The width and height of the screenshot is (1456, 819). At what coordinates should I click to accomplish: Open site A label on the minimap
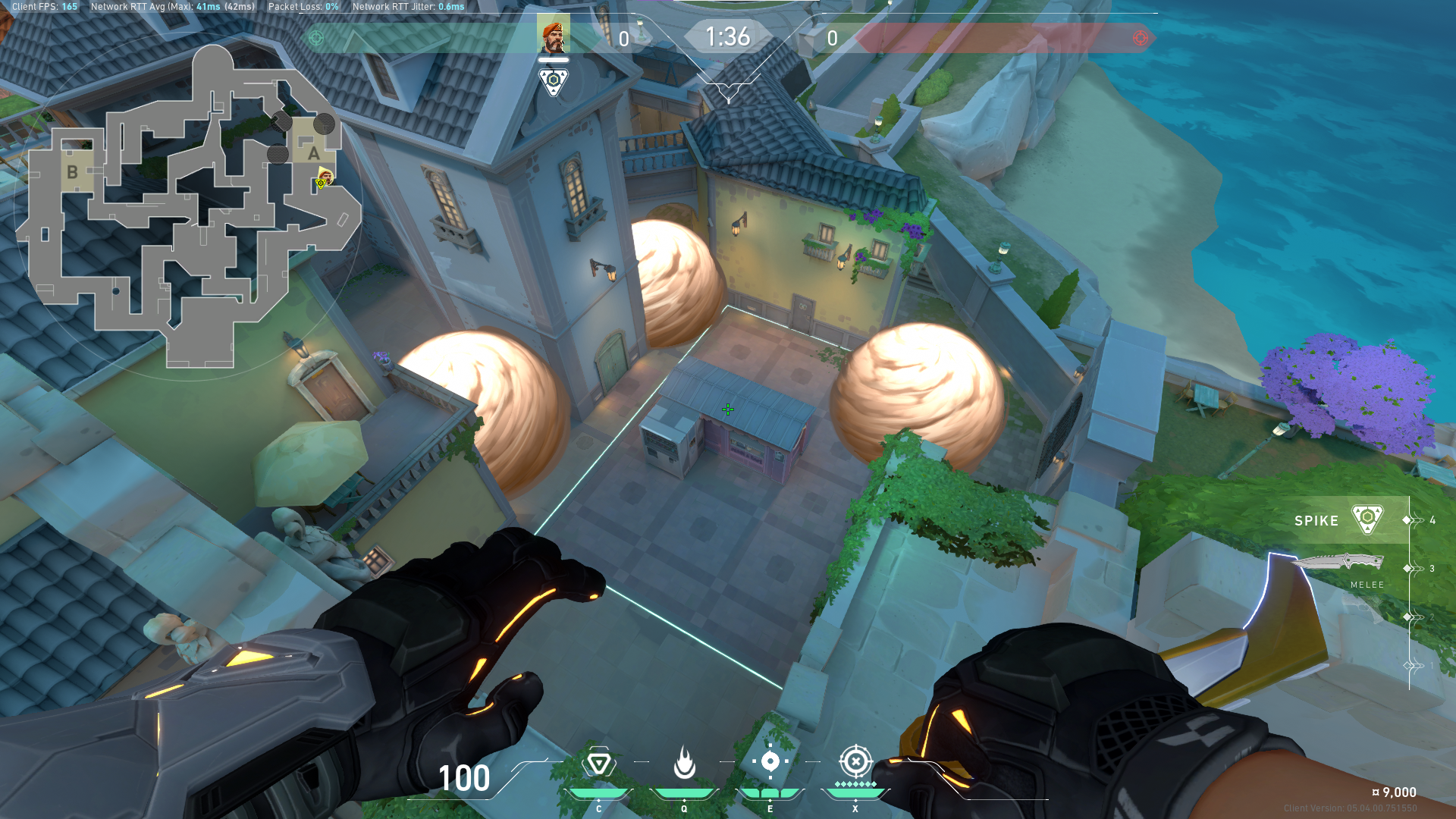click(312, 152)
